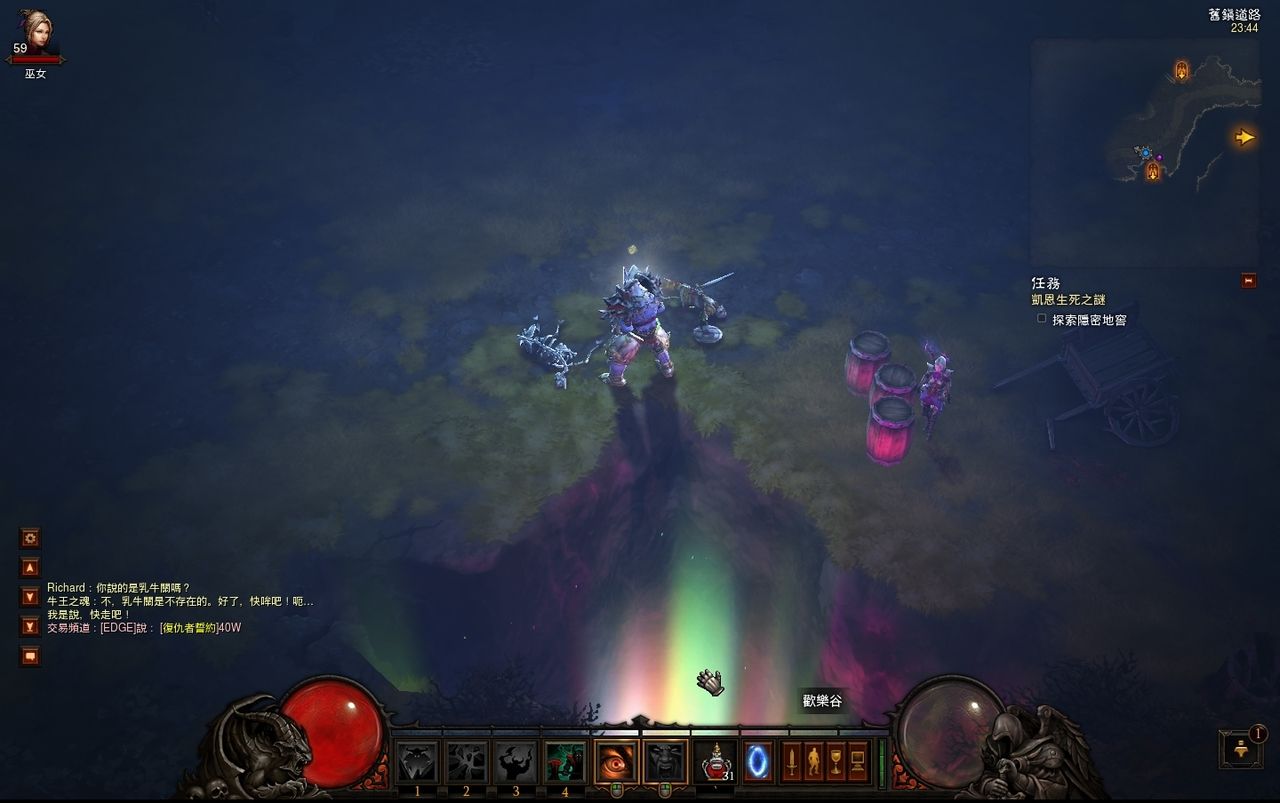Cast the green witch doctor skill in slot 4
The image size is (1280, 803).
[565, 762]
